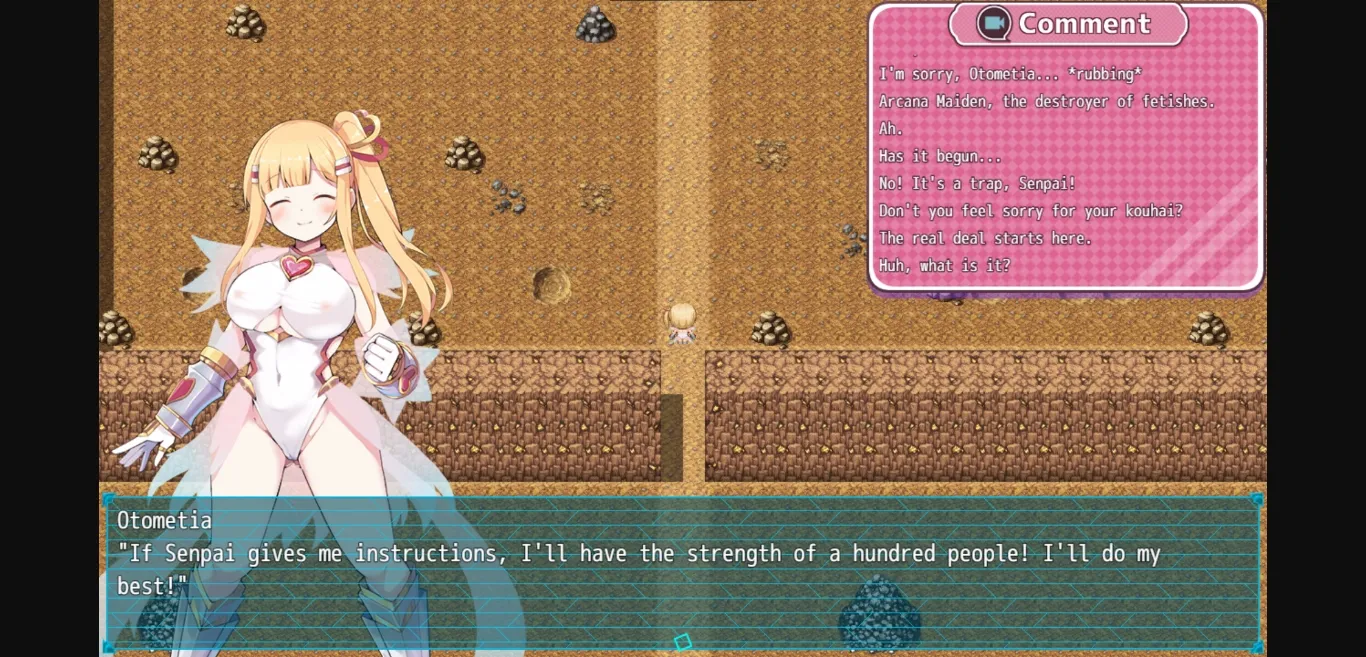The image size is (1366, 657).
Task: Click the pink comment feed panel
Action: 1066,170
